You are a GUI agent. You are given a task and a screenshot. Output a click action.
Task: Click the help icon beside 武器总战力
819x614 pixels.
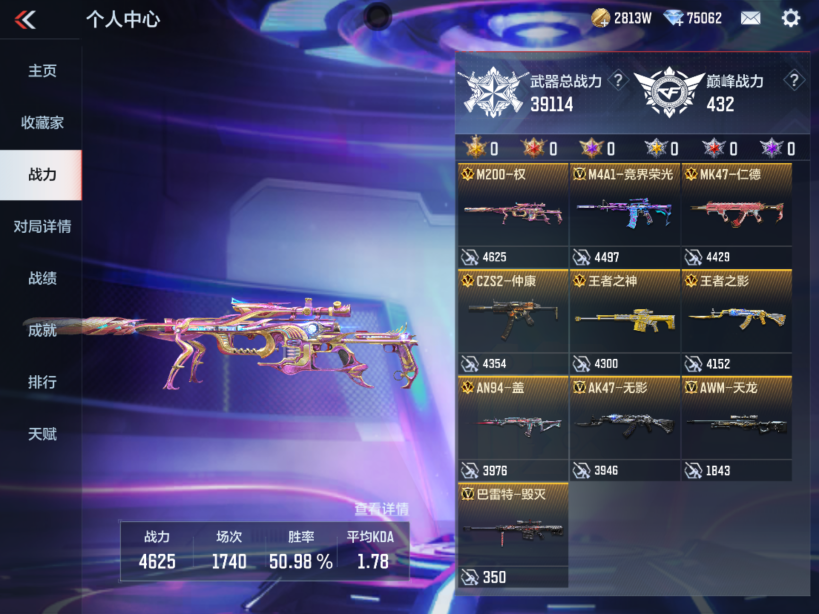coord(618,81)
